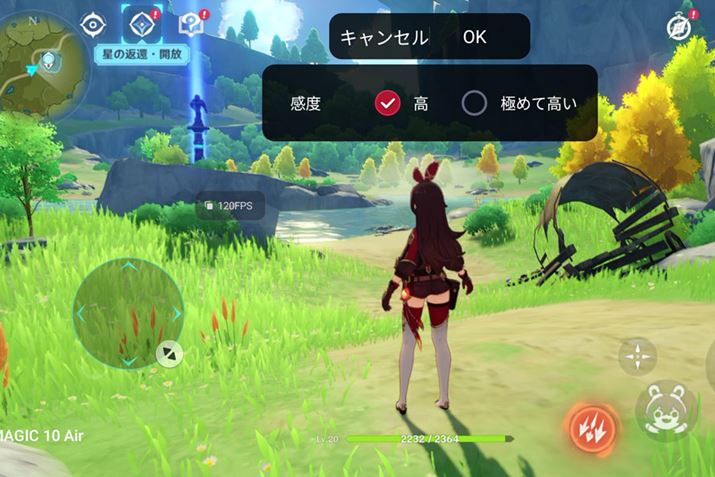Tap the eye-shaped view icon
Viewport: 715px width, 477px height.
pos(93,25)
